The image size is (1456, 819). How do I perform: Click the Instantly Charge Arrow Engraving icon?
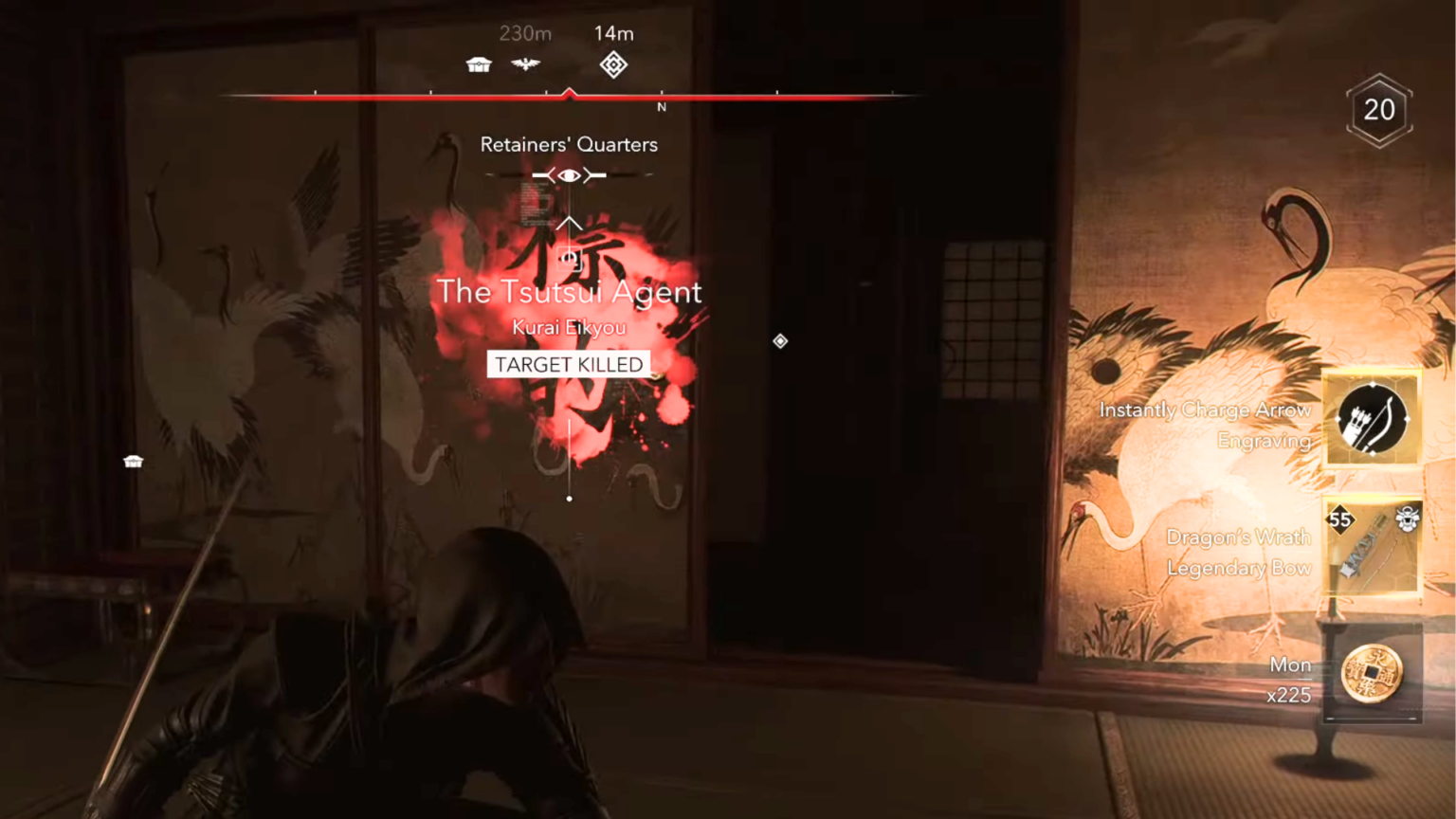click(1371, 418)
